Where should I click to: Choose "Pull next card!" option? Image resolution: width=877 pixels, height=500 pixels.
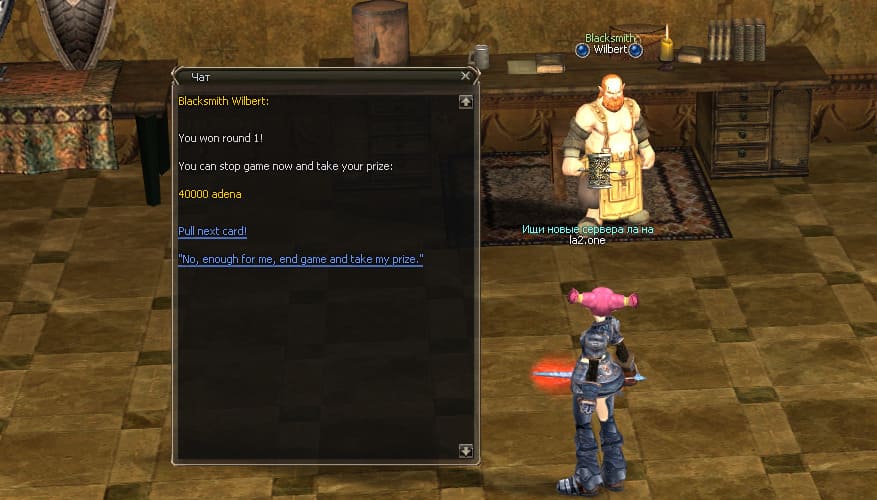[212, 231]
